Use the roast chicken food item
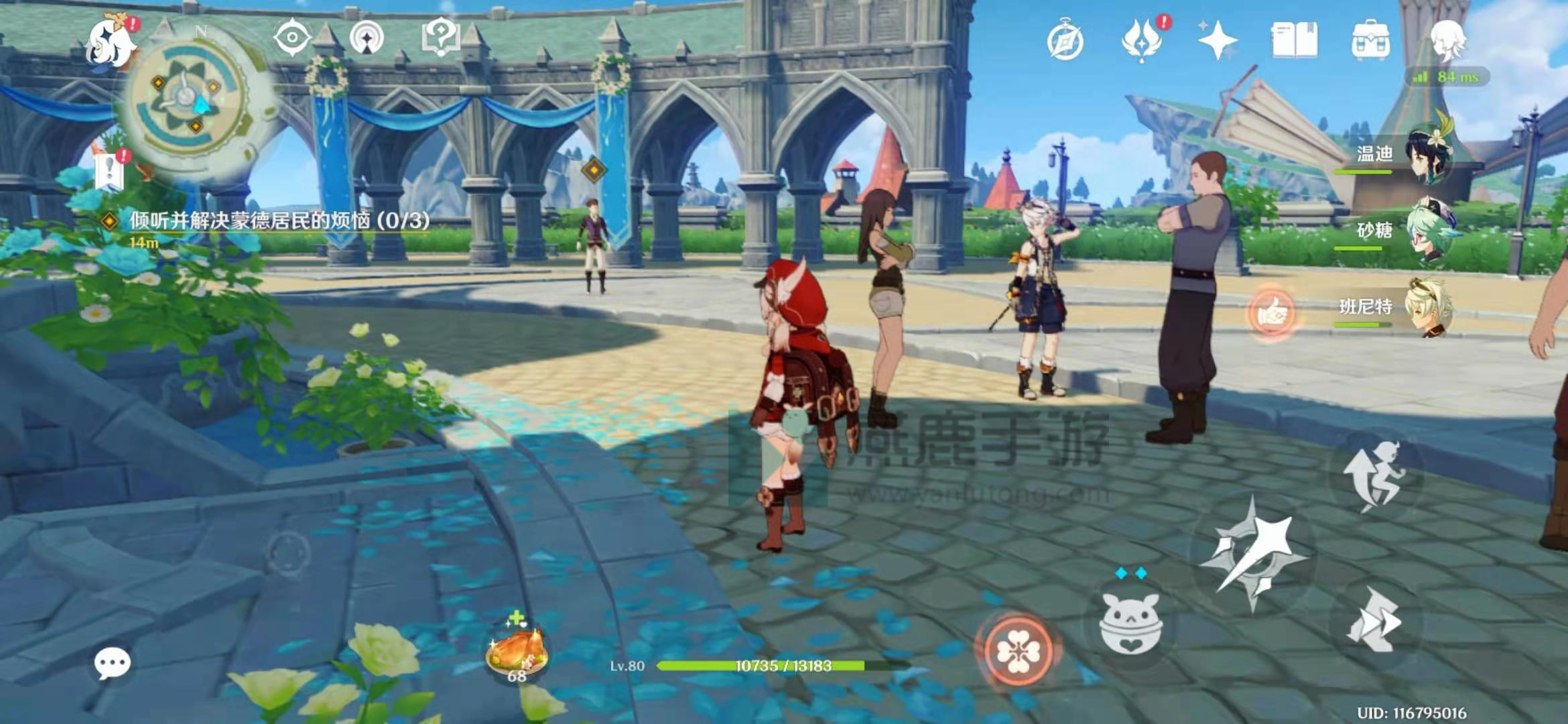Screen dimensions: 1568x724 tap(517, 650)
